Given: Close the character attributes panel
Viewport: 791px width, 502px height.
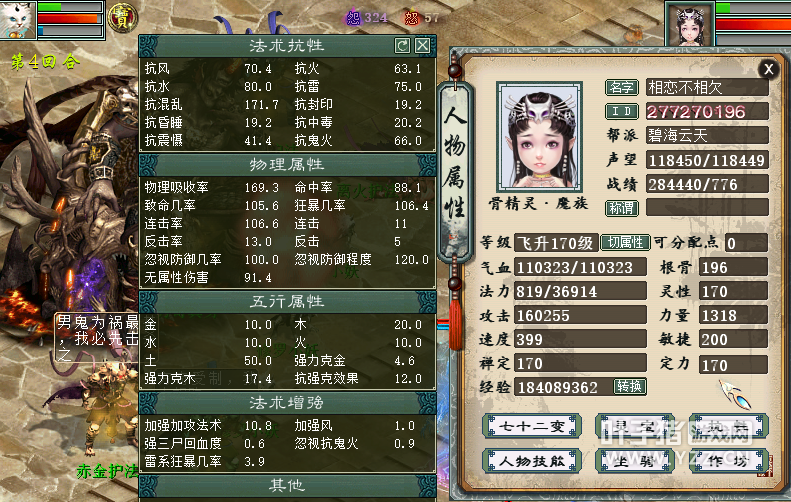Looking at the screenshot, I should pyautogui.click(x=768, y=68).
